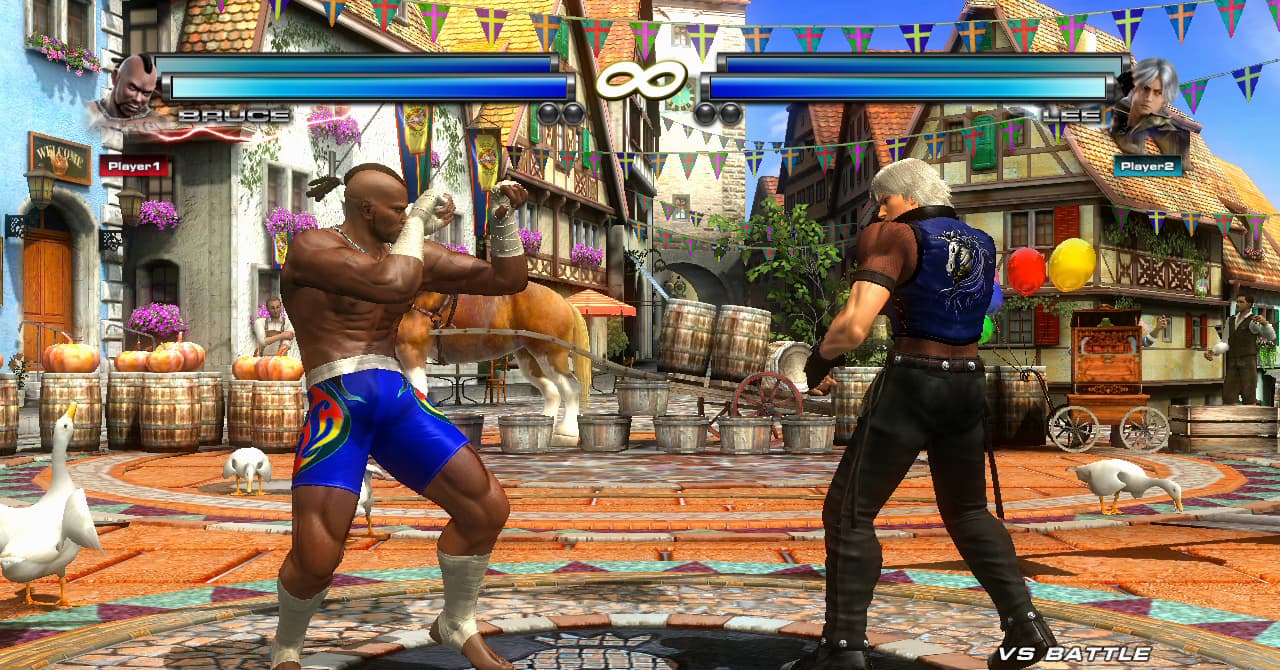Select the red Player1 tag
1280x670 pixels.
pyautogui.click(x=134, y=165)
